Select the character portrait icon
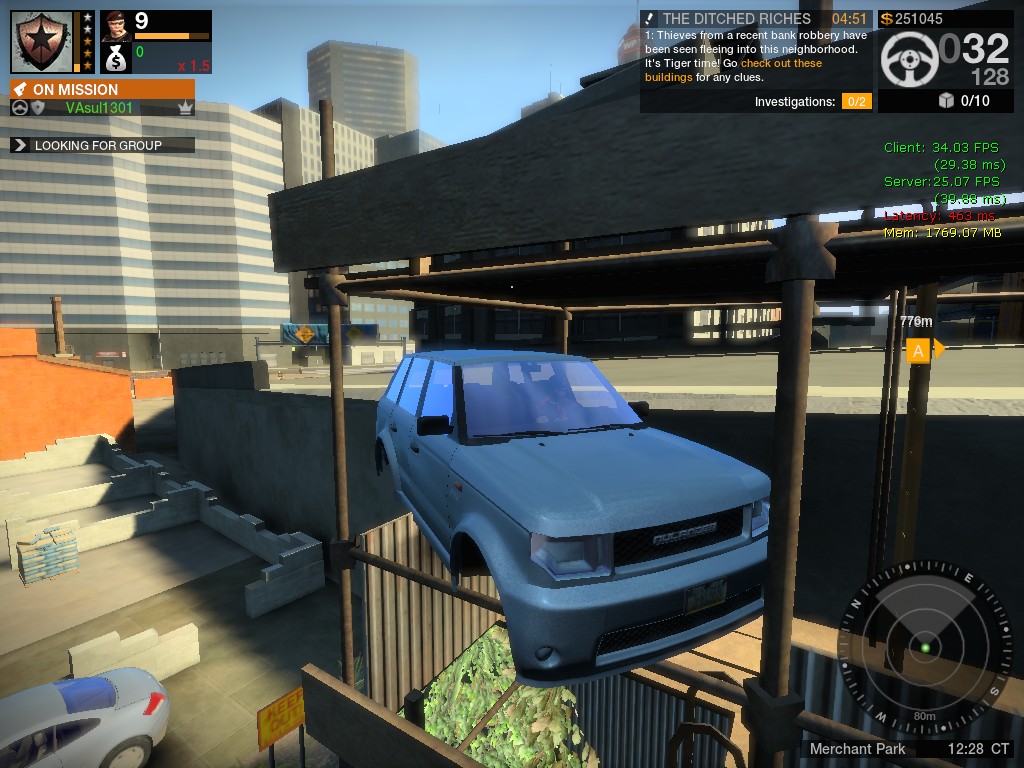Viewport: 1024px width, 768px height. (116, 24)
